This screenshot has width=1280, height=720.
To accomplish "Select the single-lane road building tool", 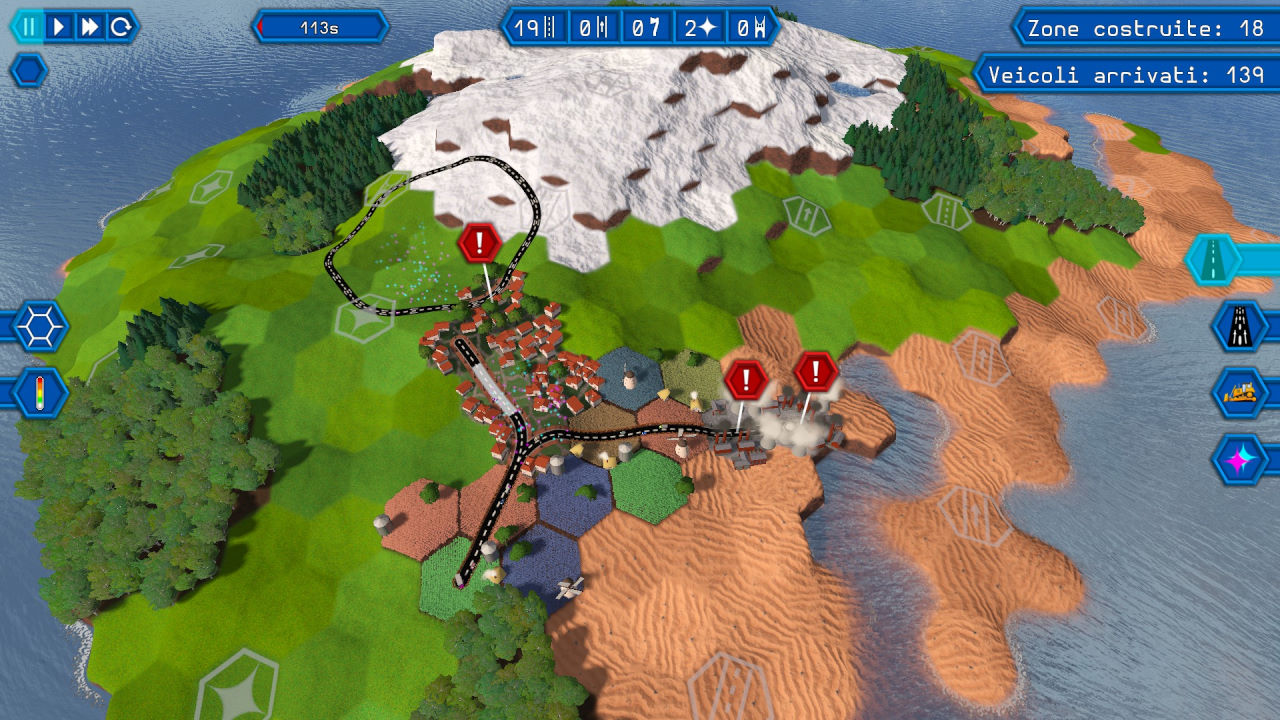I will [x=1214, y=260].
